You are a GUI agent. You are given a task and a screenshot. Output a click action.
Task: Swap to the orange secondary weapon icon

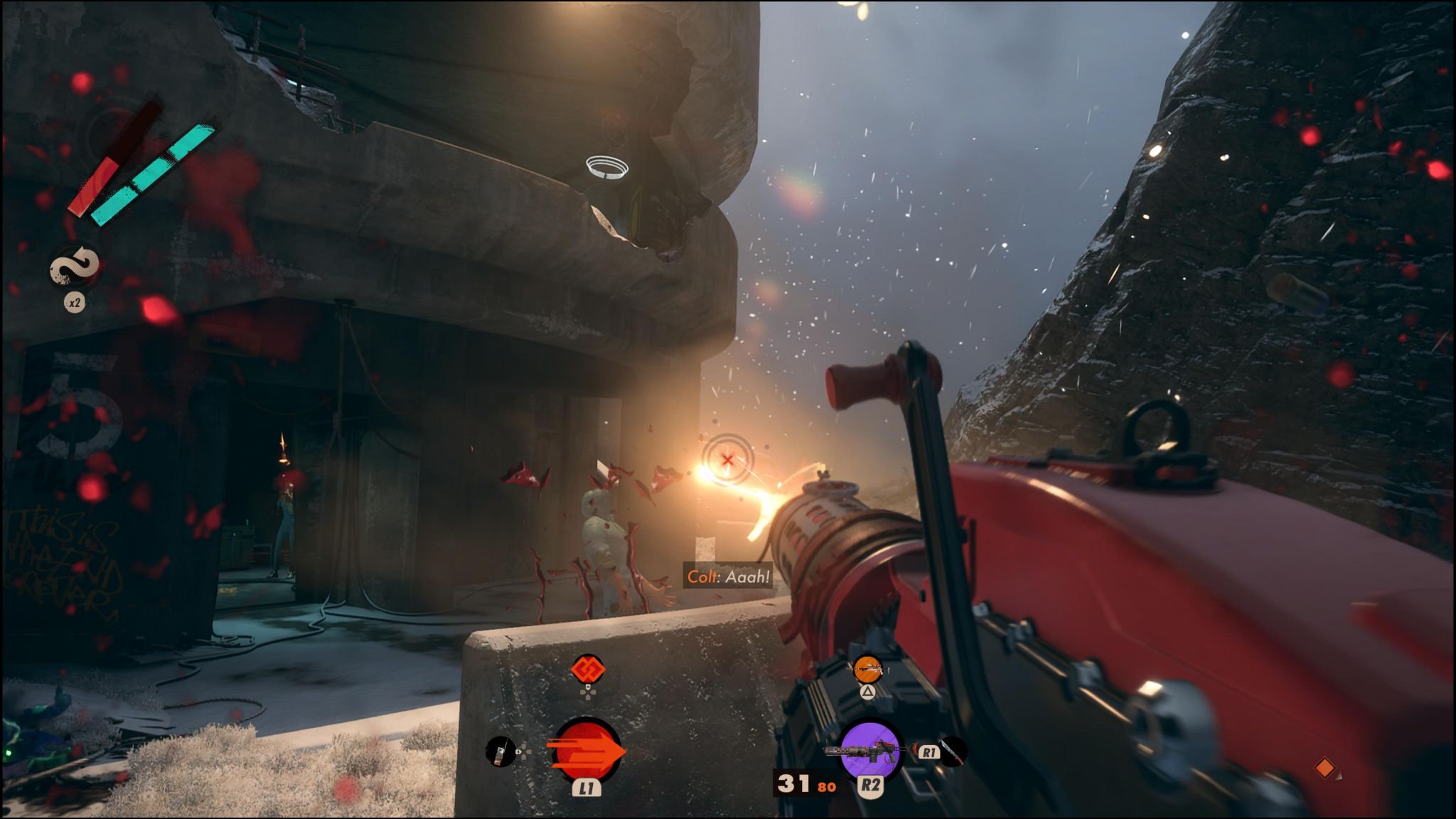click(x=867, y=668)
